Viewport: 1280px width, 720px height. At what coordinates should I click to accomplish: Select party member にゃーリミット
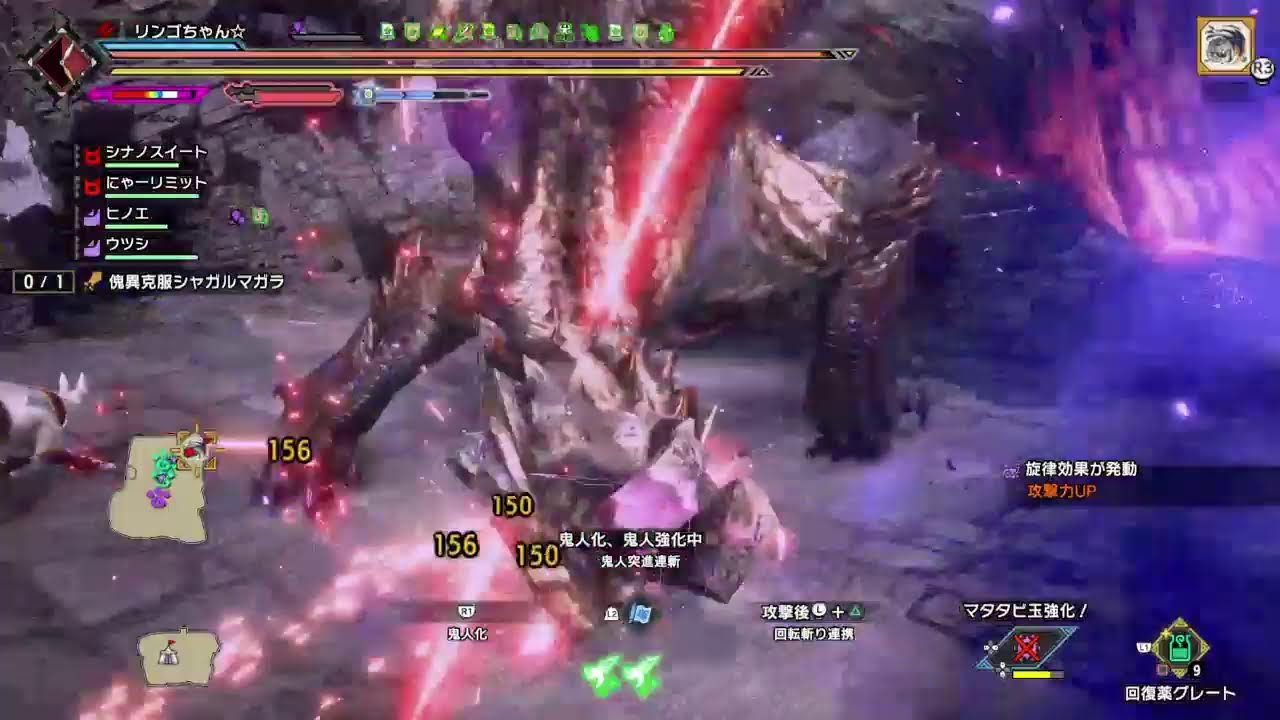[155, 183]
